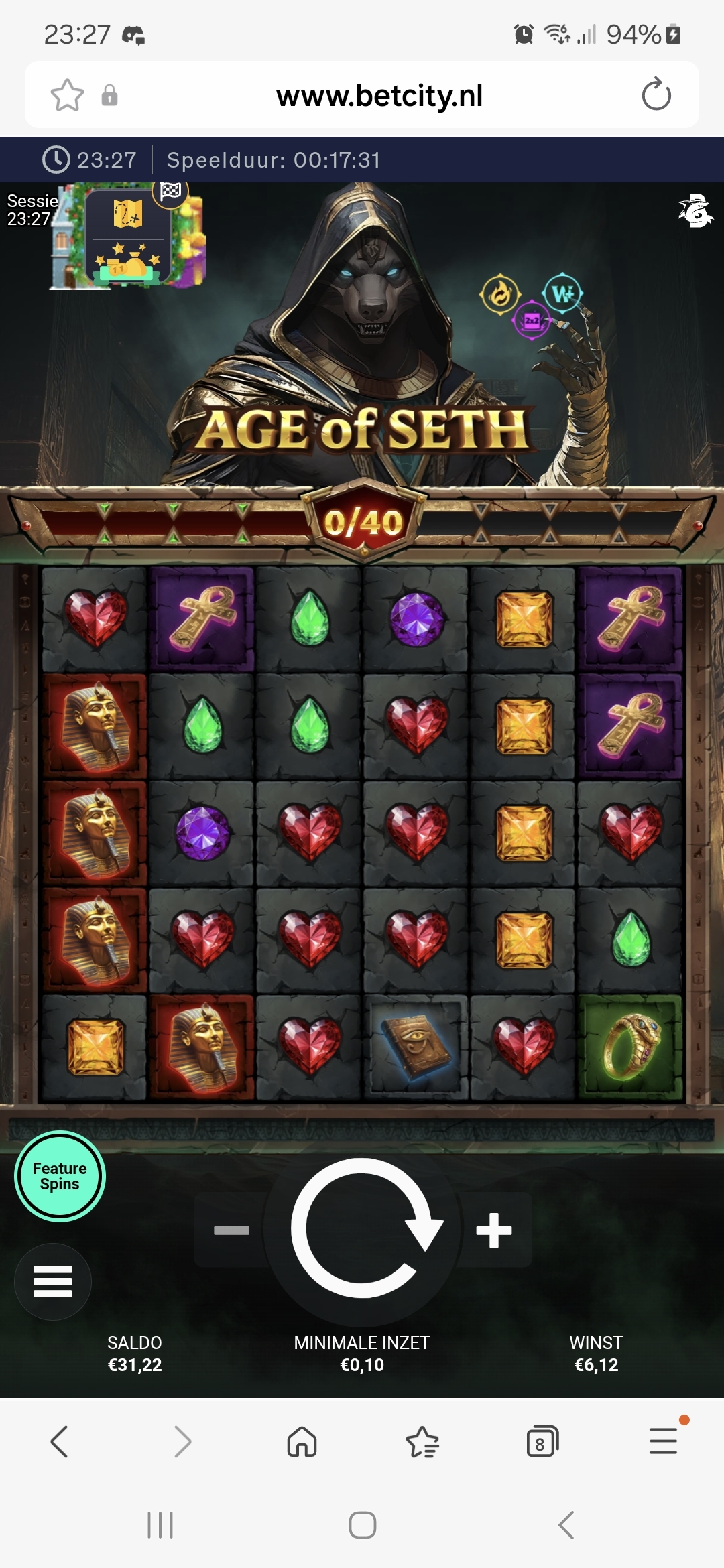724x1568 pixels.
Task: Open the browser bookmarks list
Action: pos(422,1441)
